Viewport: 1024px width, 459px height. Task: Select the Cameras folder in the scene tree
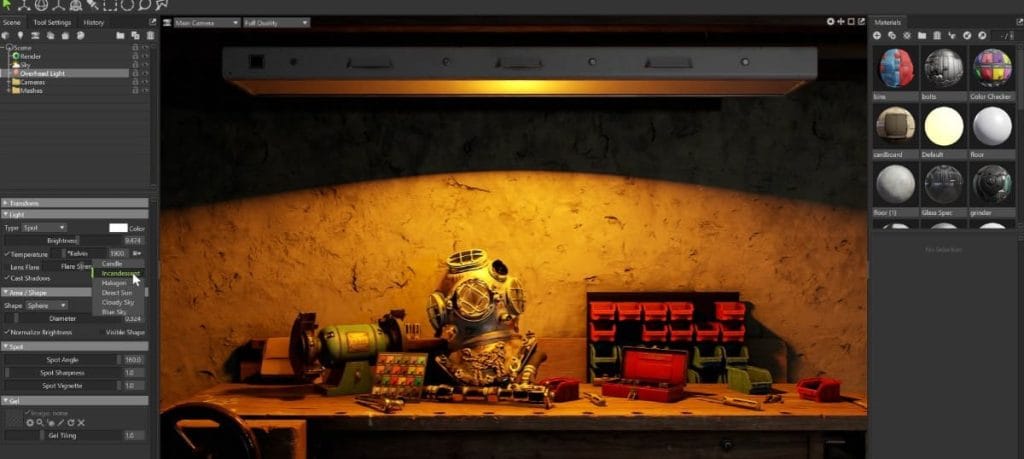pyautogui.click(x=32, y=82)
